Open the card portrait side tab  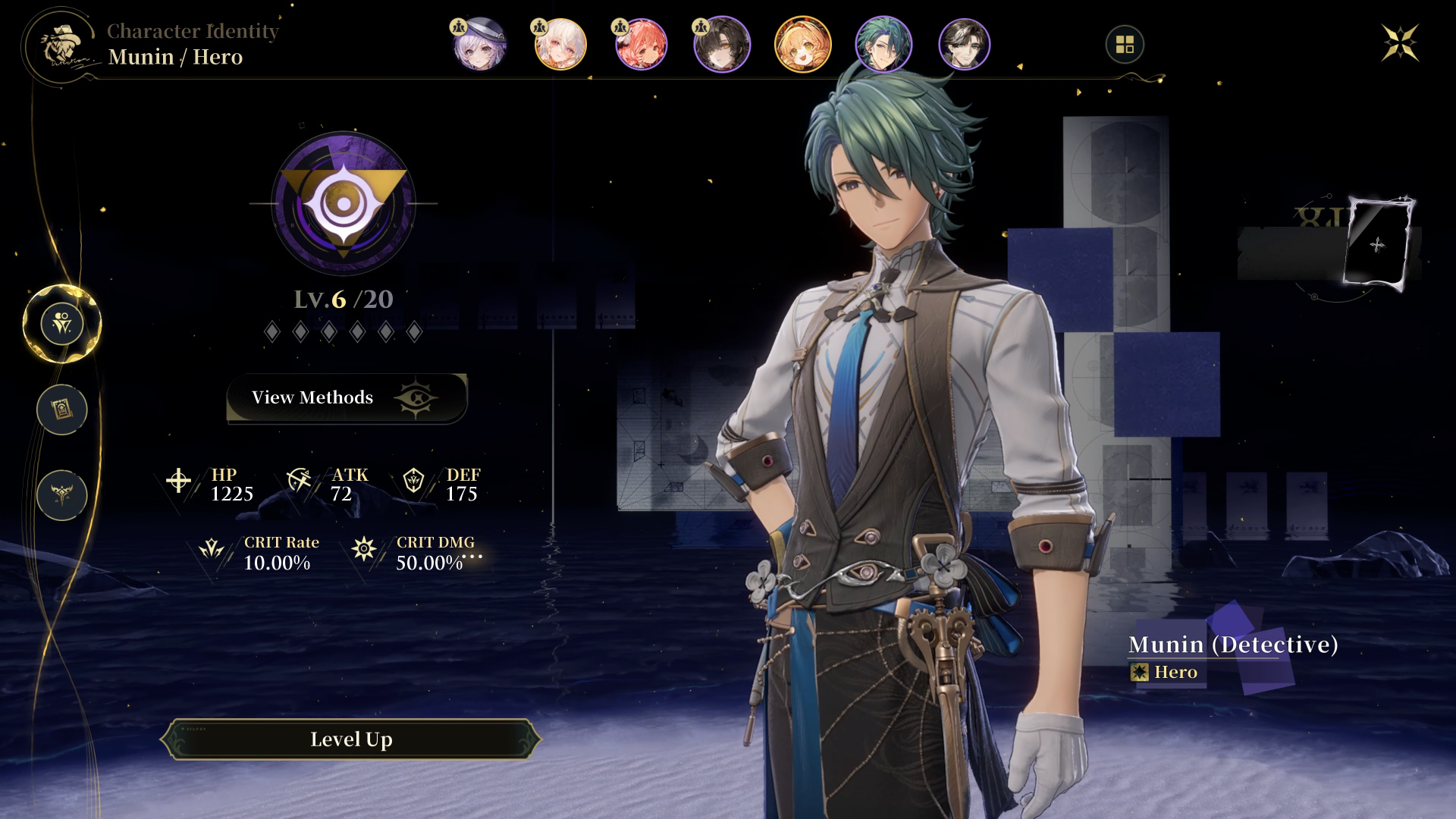62,409
